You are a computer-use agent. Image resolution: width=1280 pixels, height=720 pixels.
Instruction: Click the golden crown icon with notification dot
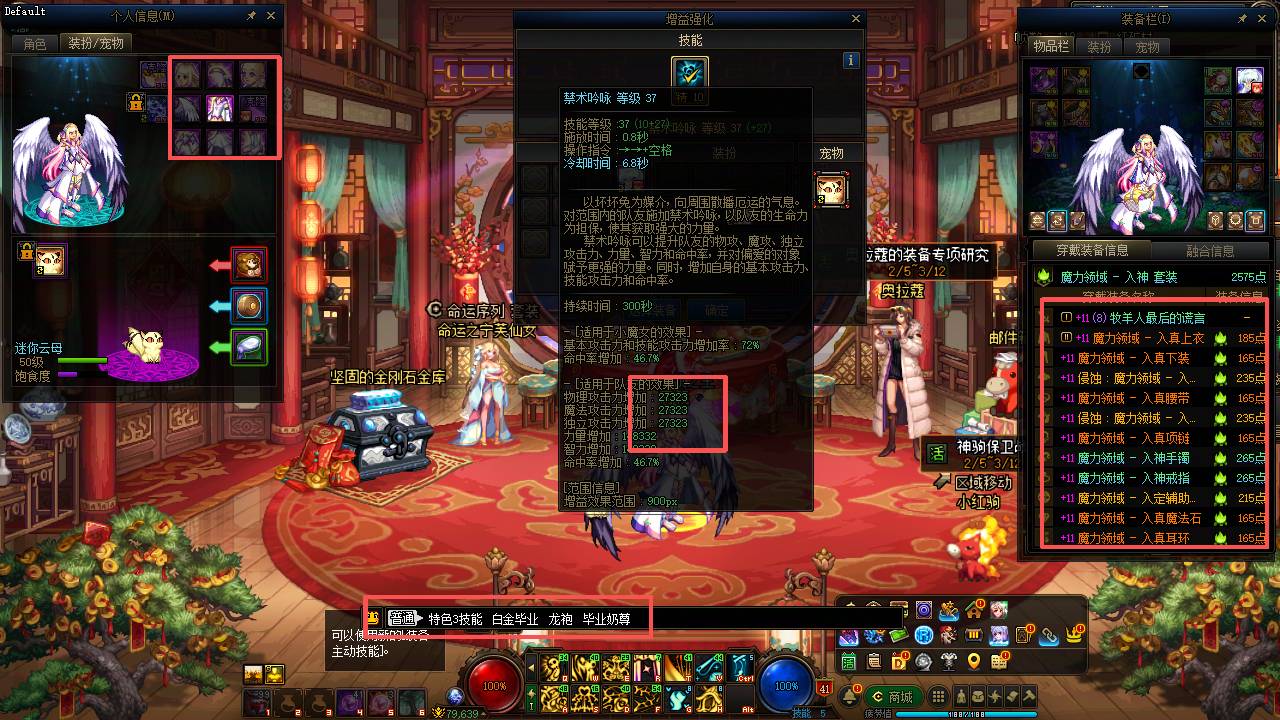1073,636
